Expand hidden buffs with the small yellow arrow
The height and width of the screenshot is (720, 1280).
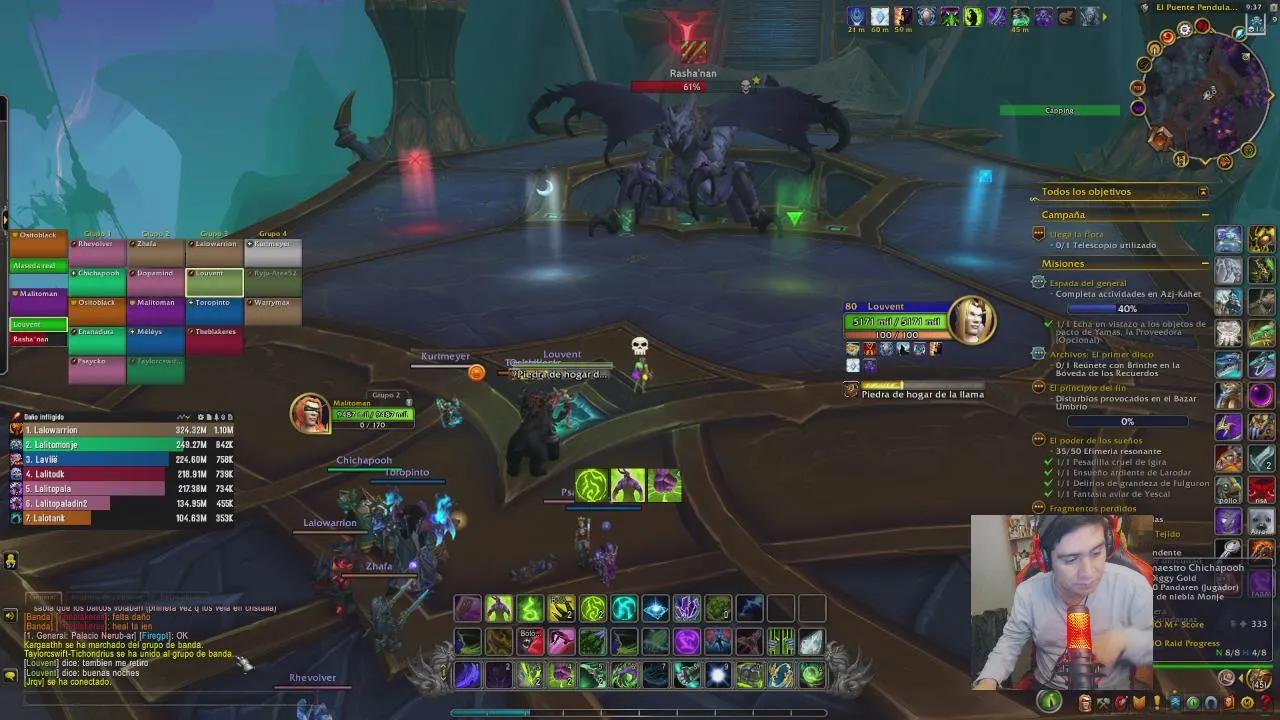1106,16
